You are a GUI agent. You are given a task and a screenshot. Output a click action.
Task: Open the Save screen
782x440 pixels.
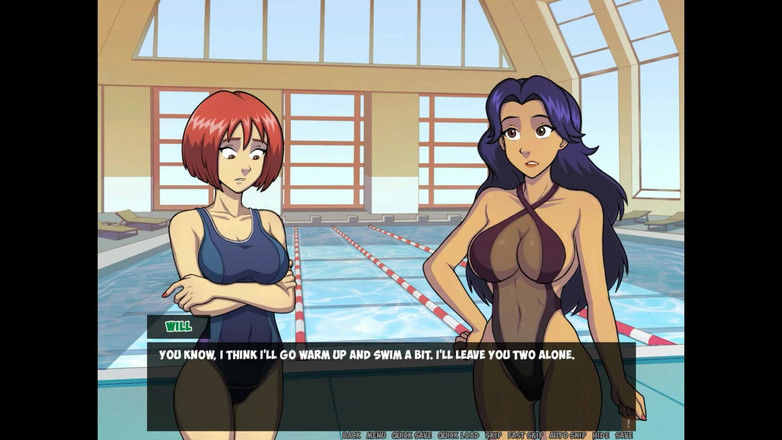(624, 435)
